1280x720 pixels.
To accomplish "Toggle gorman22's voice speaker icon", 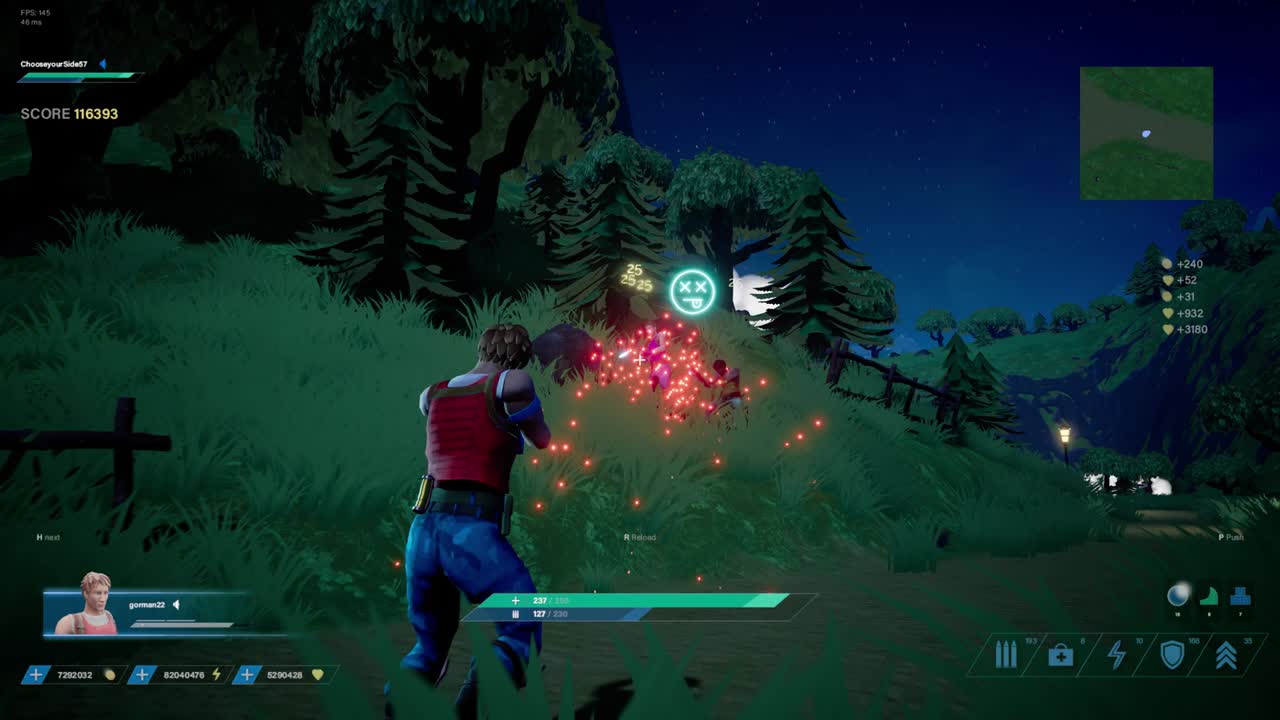I will (176, 605).
